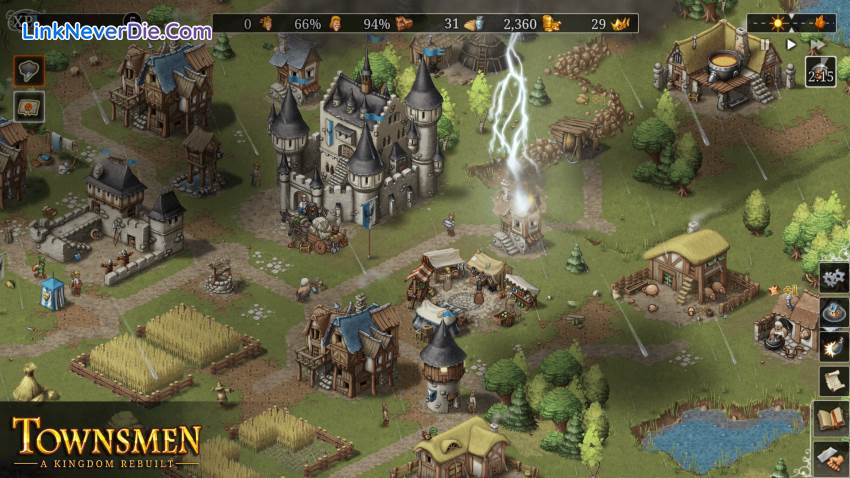
Task: Open the gears settings menu
Action: [833, 278]
